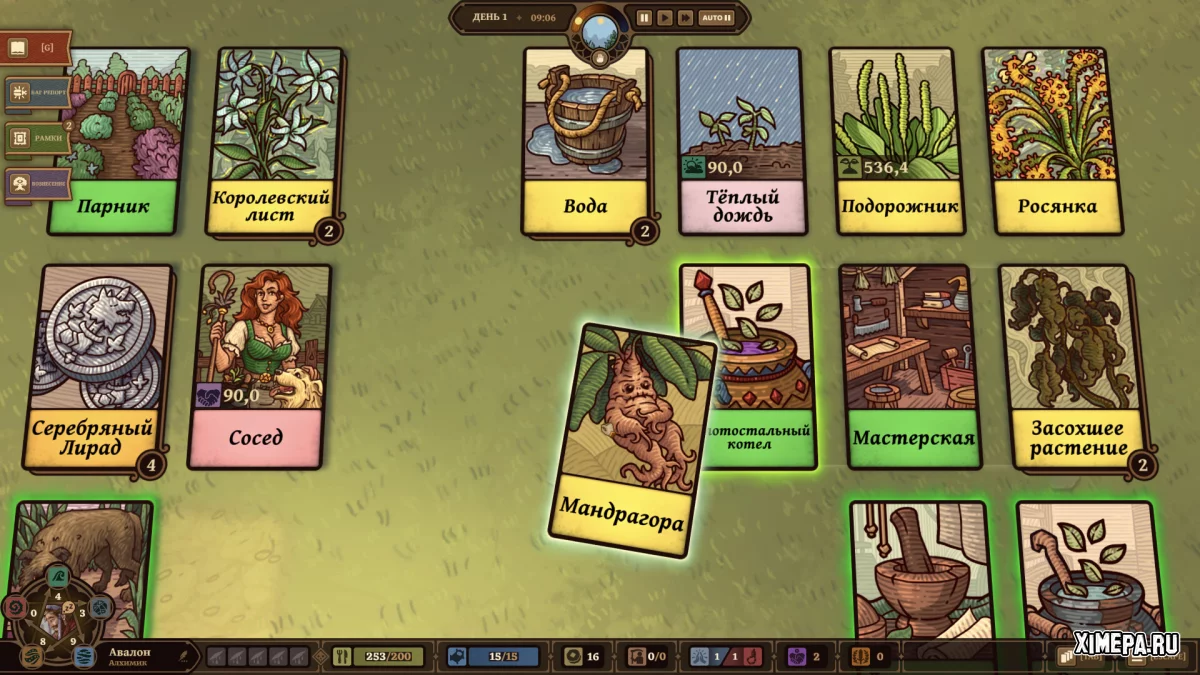This screenshot has width=1200, height=675.
Task: Select the Серебряный Лирад coin card
Action: pos(94,365)
